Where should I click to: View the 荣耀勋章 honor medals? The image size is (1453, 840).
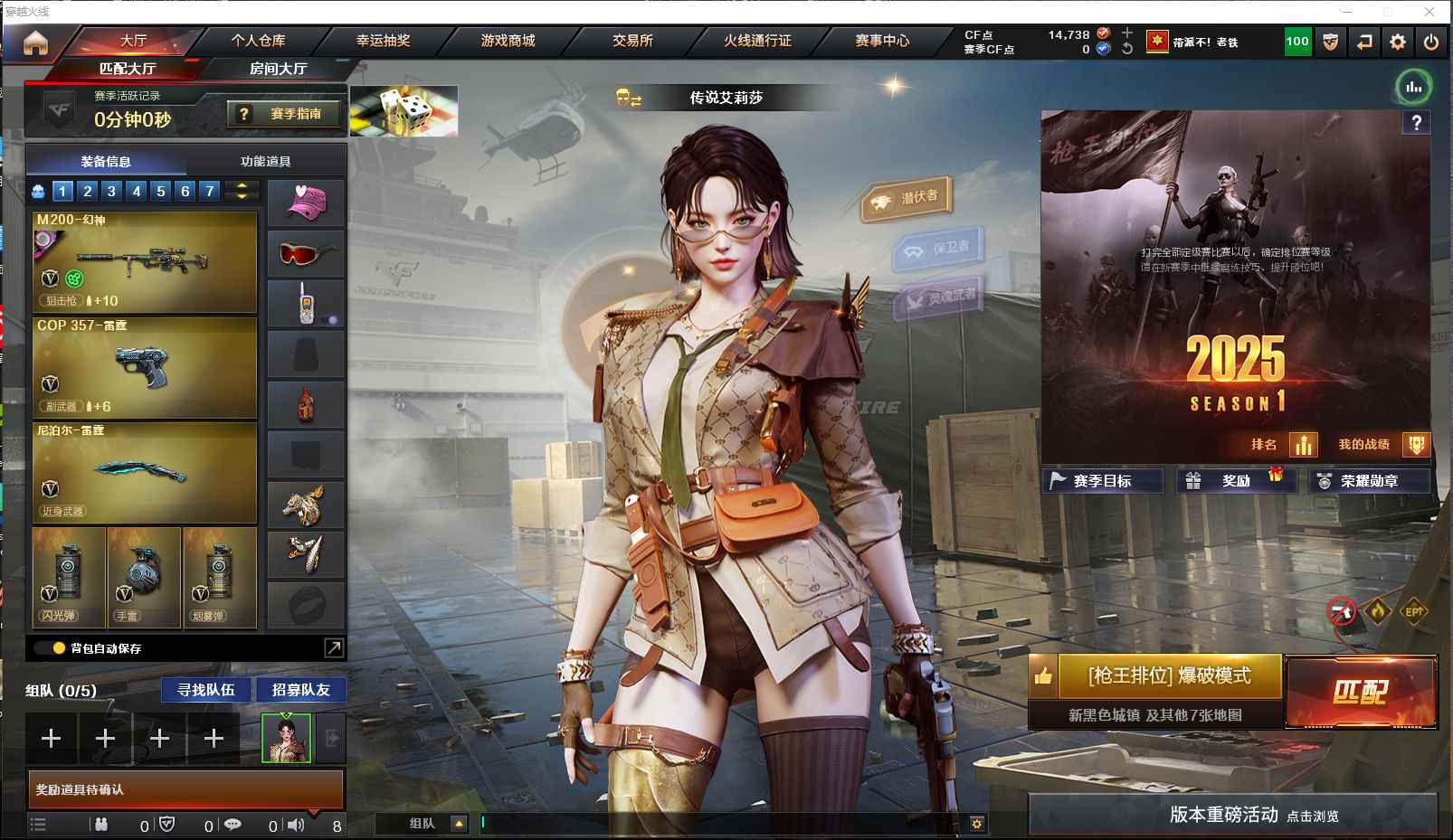pyautogui.click(x=1369, y=481)
